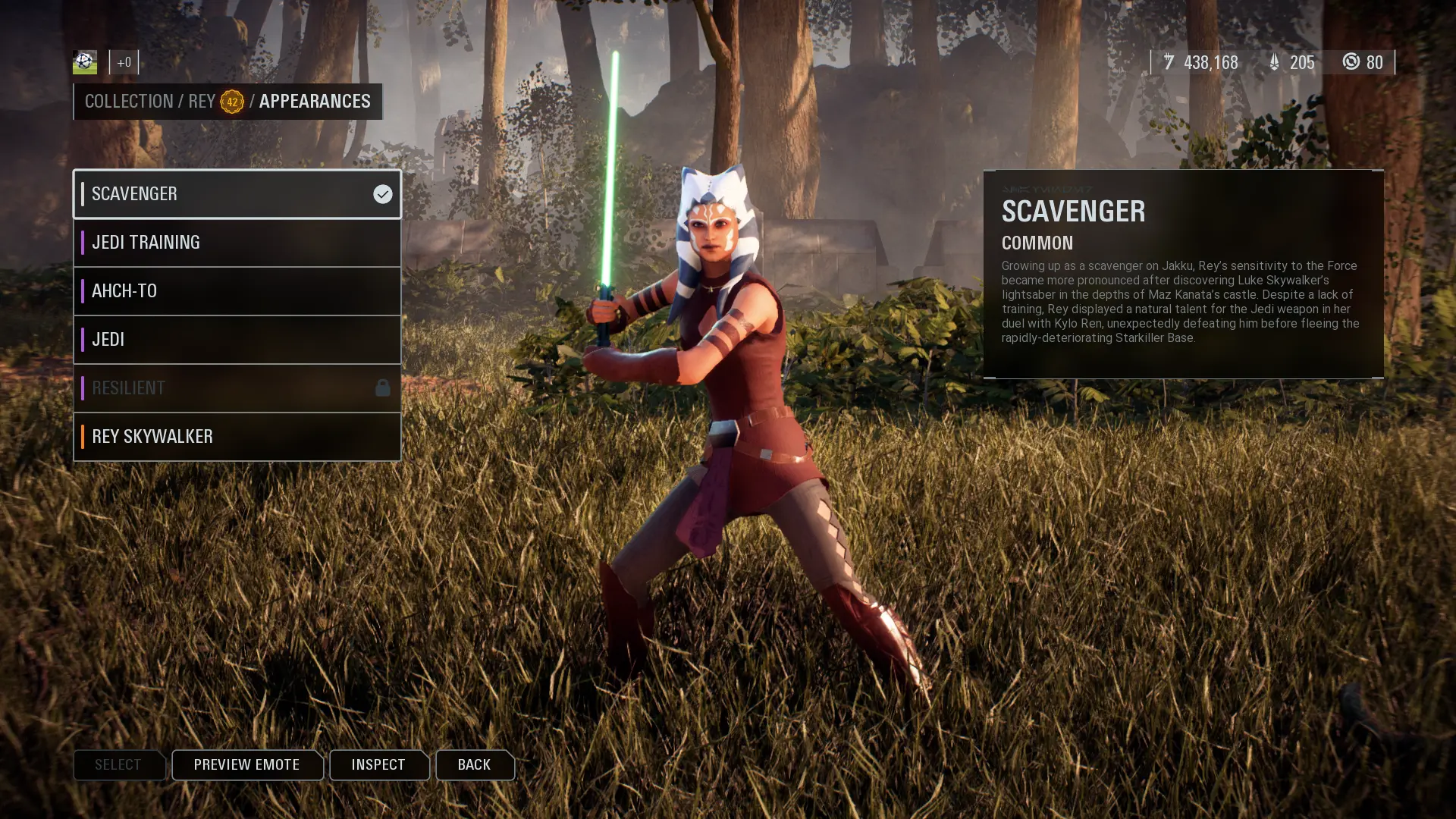Pick the Ahch-To appearance

tap(237, 291)
